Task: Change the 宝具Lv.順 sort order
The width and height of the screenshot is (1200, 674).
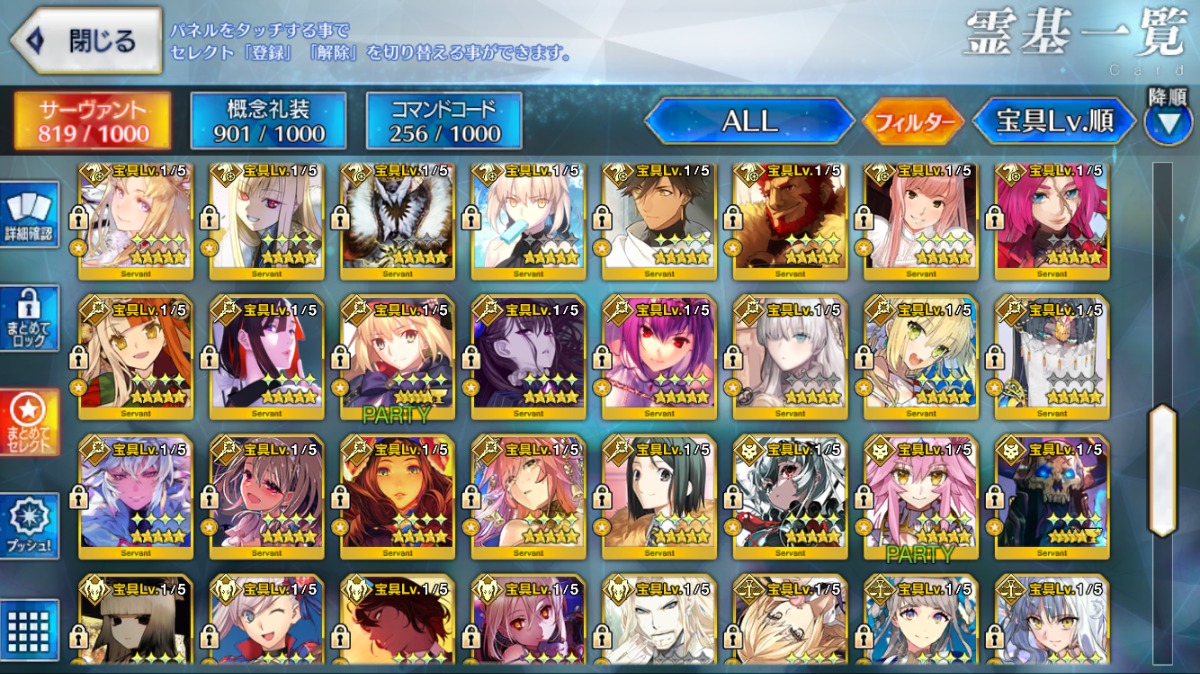Action: pyautogui.click(x=1054, y=122)
